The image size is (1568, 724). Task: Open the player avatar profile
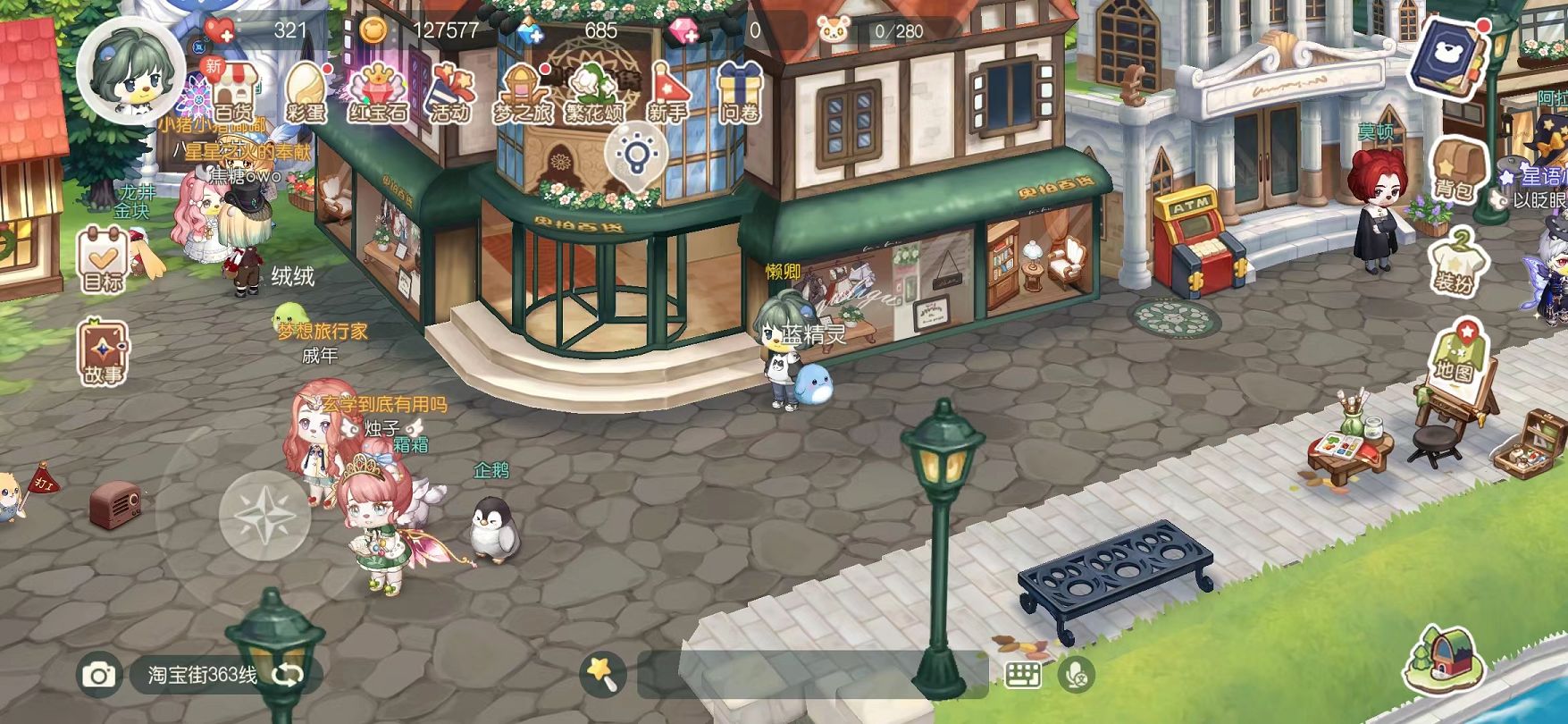pos(130,70)
